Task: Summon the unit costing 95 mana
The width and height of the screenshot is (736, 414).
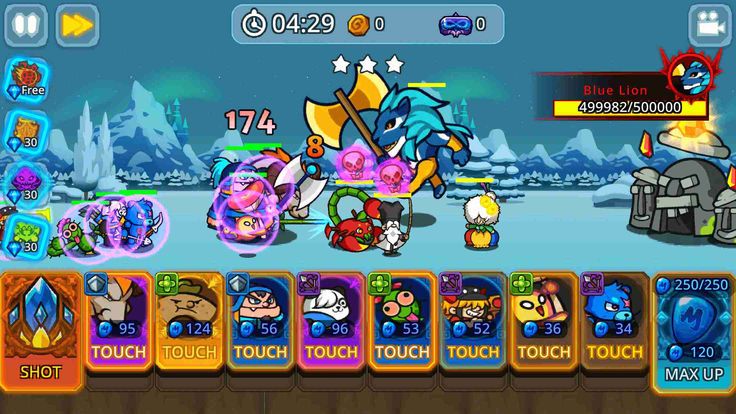Action: (118, 320)
